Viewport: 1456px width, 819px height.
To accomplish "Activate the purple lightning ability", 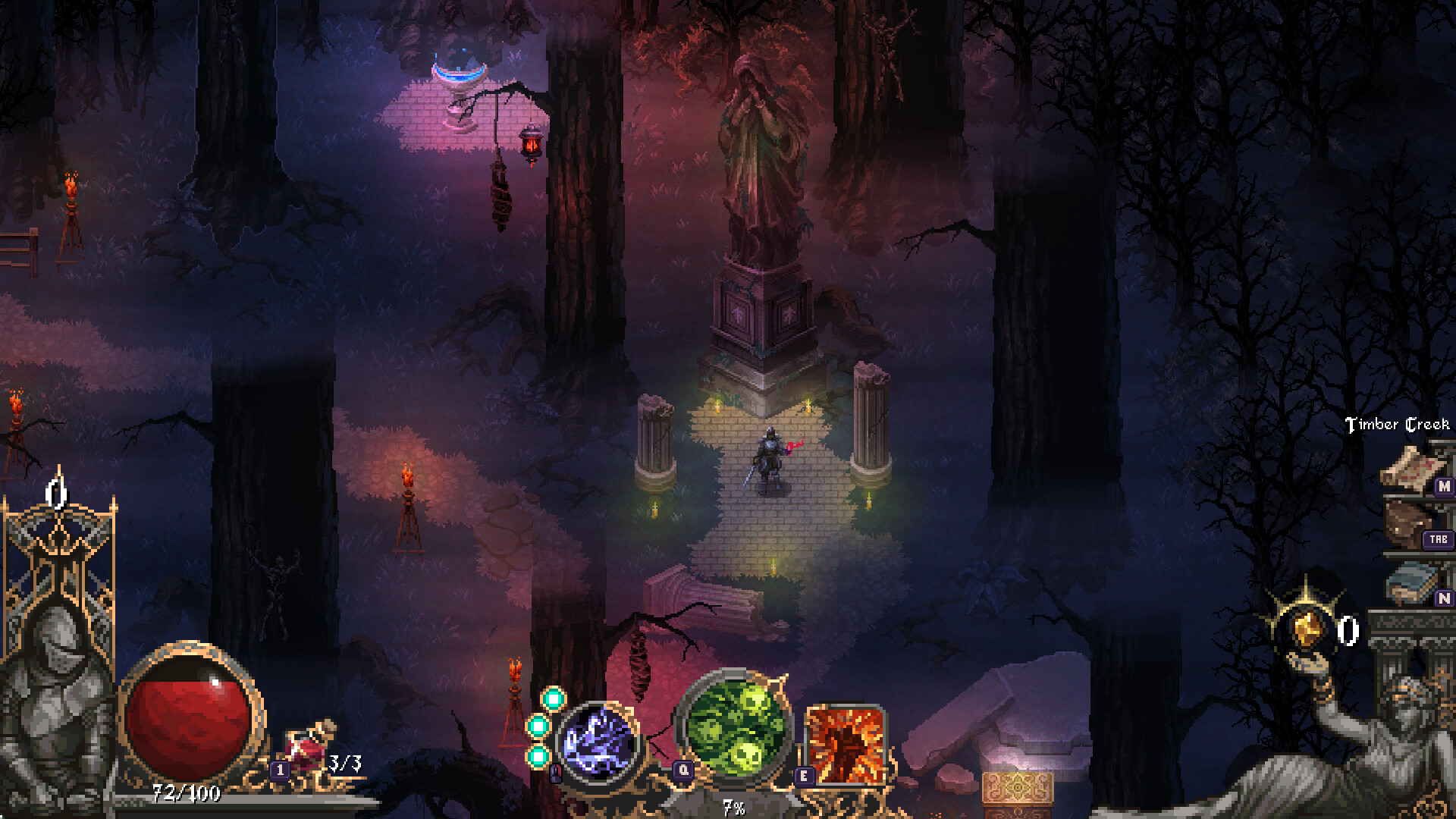I will coord(598,742).
